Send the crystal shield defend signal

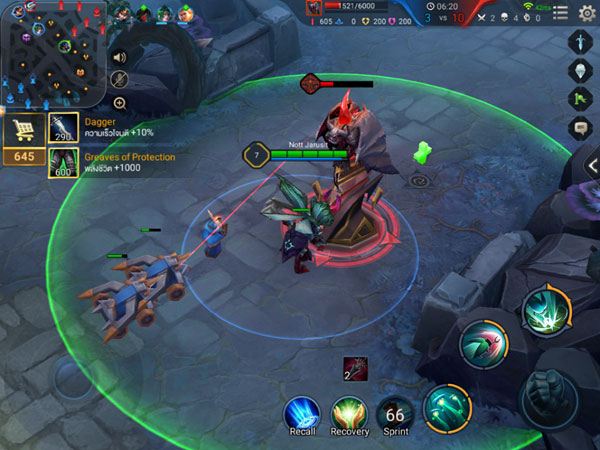[582, 70]
